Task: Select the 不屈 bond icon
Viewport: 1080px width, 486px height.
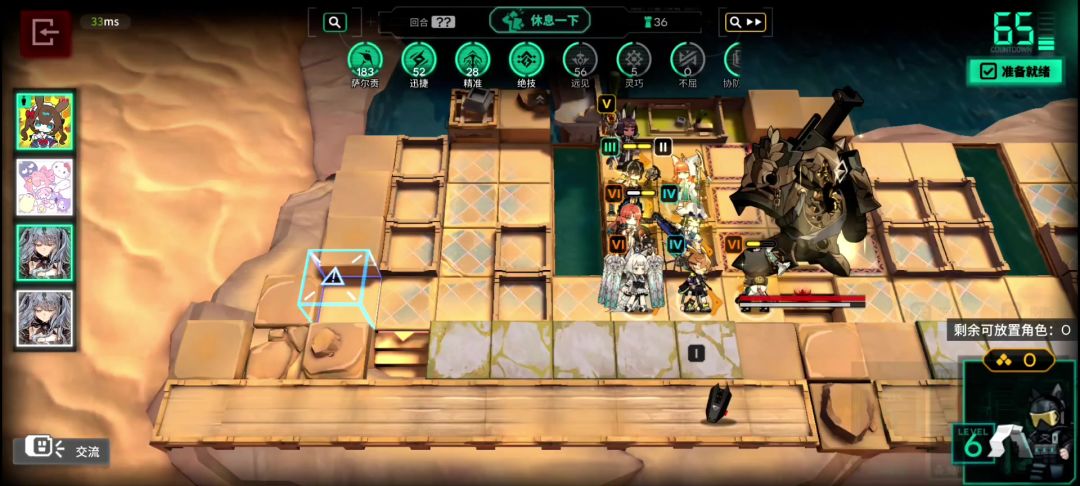Action: pos(687,60)
